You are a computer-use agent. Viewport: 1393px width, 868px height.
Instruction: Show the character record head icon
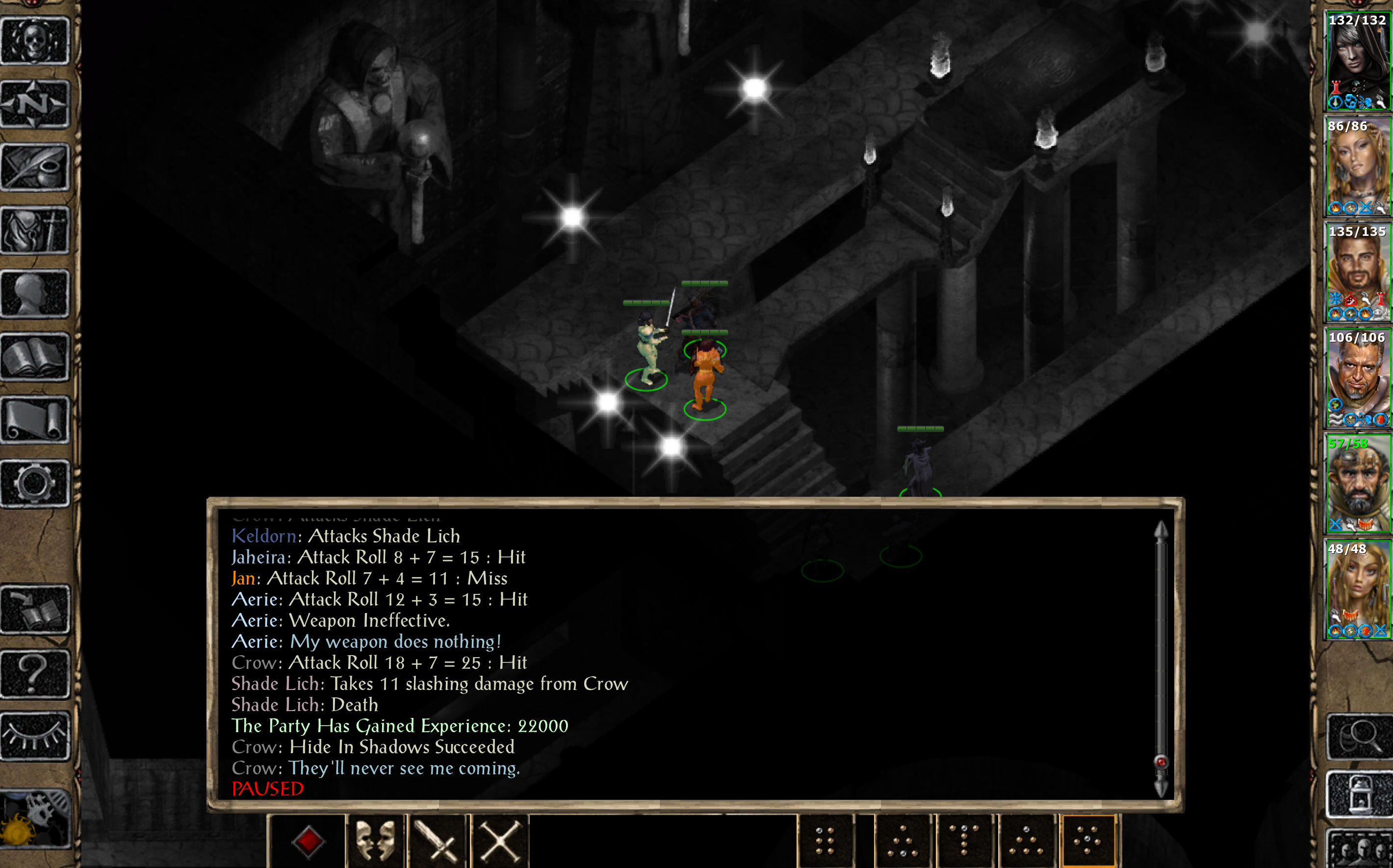coord(35,294)
